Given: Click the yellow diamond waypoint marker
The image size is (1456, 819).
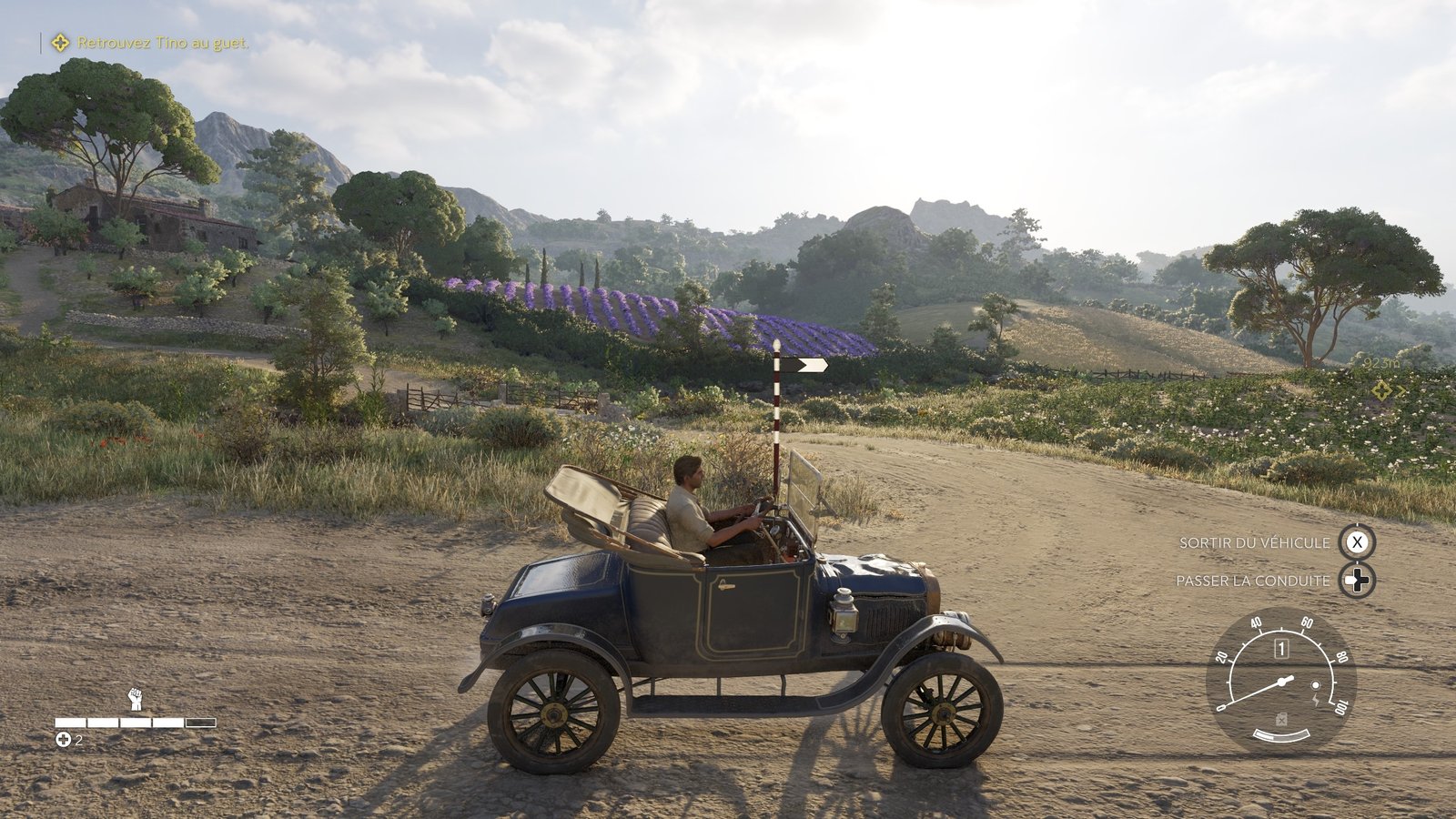Looking at the screenshot, I should click(x=1382, y=389).
